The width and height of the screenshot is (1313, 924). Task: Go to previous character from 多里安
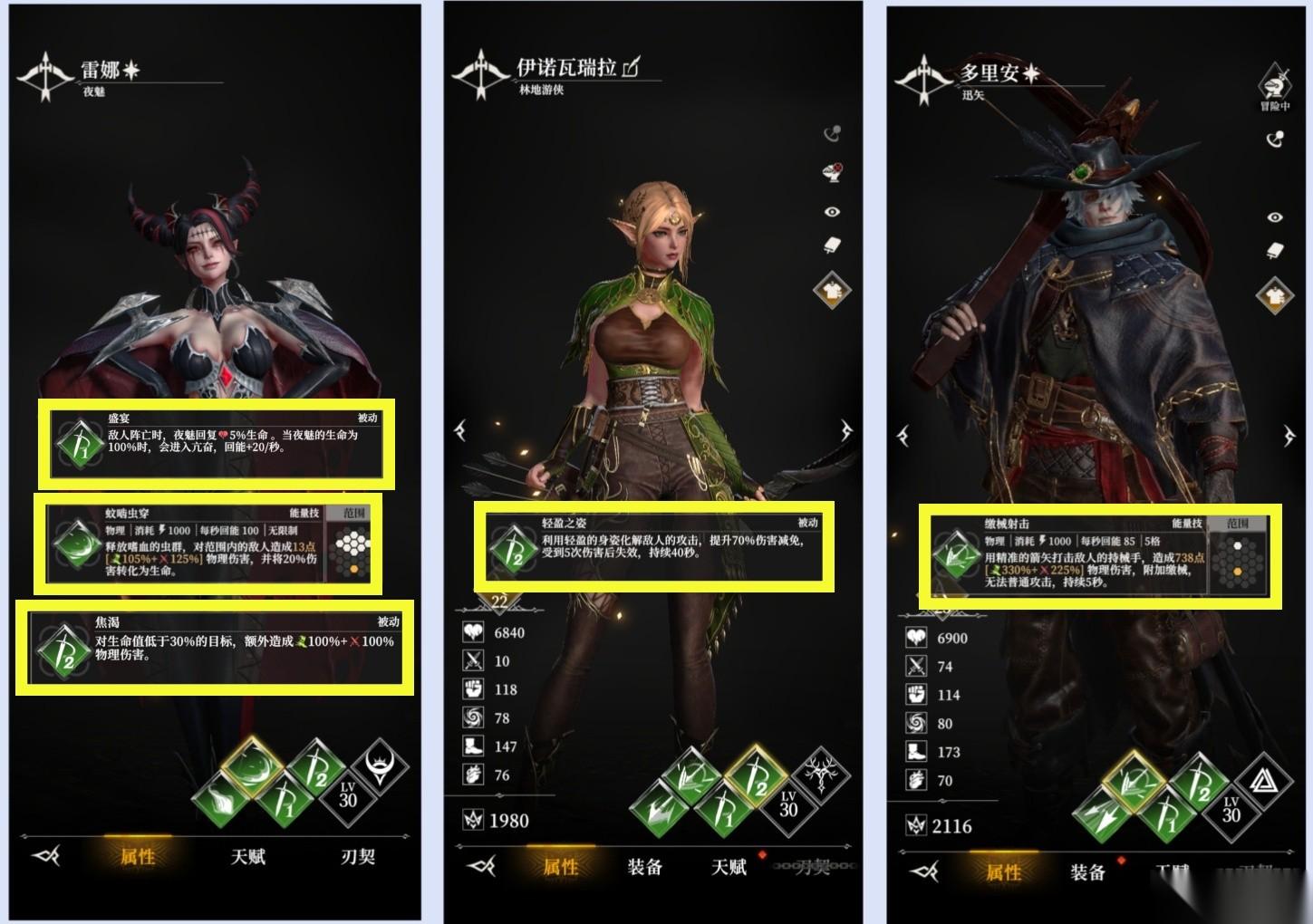[x=903, y=437]
